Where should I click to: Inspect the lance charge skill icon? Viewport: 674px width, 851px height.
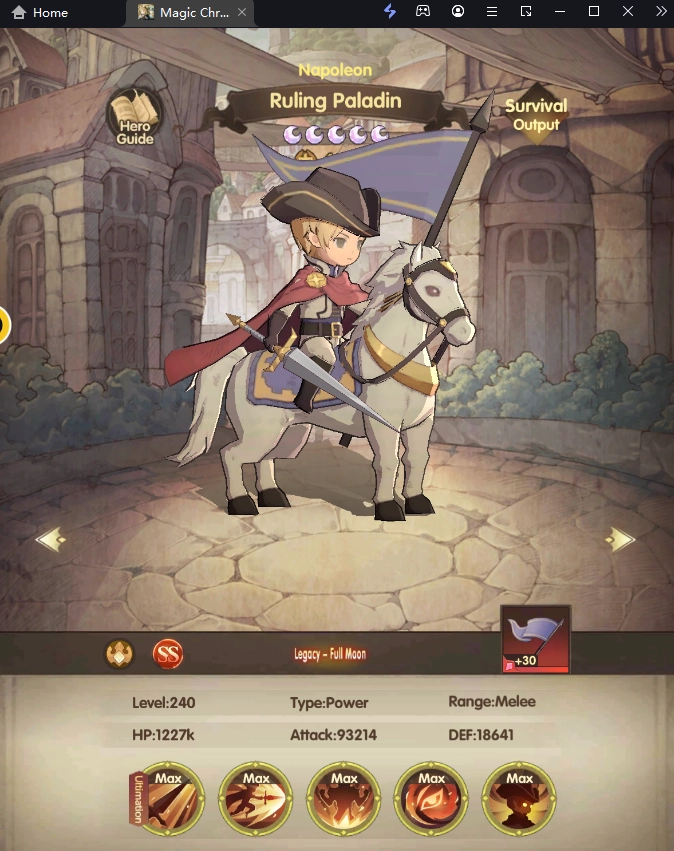click(255, 799)
